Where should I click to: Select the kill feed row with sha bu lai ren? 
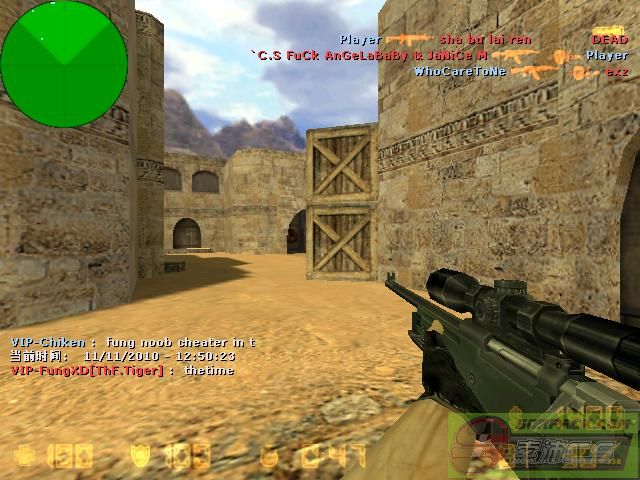click(484, 40)
